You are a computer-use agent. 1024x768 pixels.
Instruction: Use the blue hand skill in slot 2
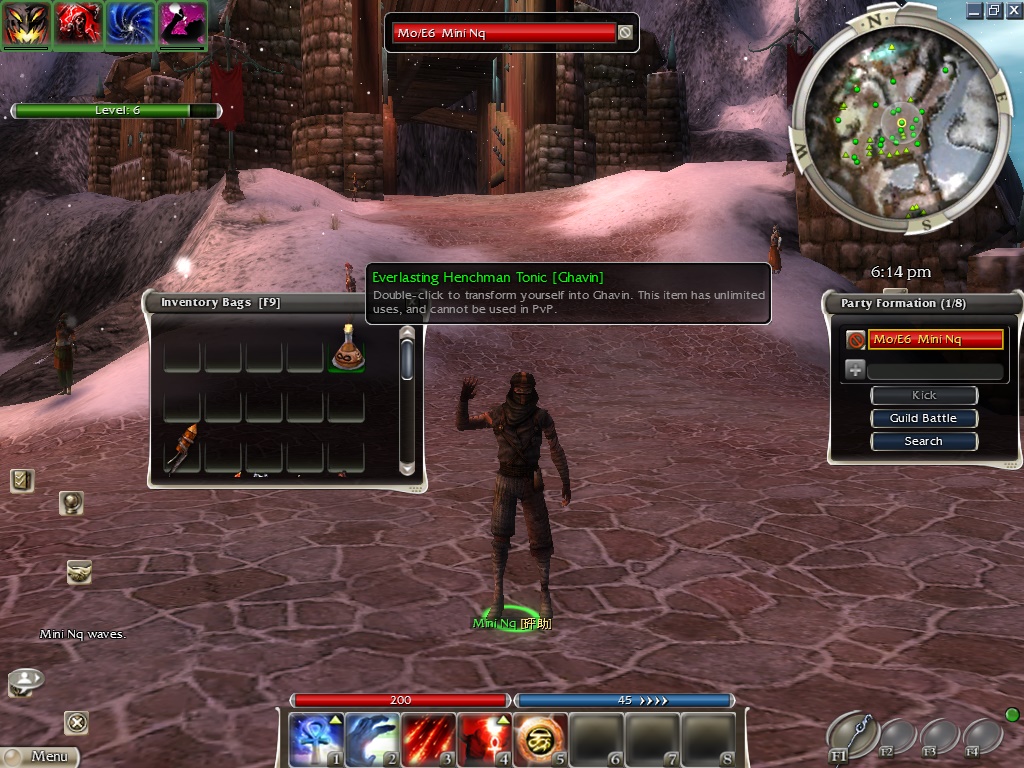372,739
